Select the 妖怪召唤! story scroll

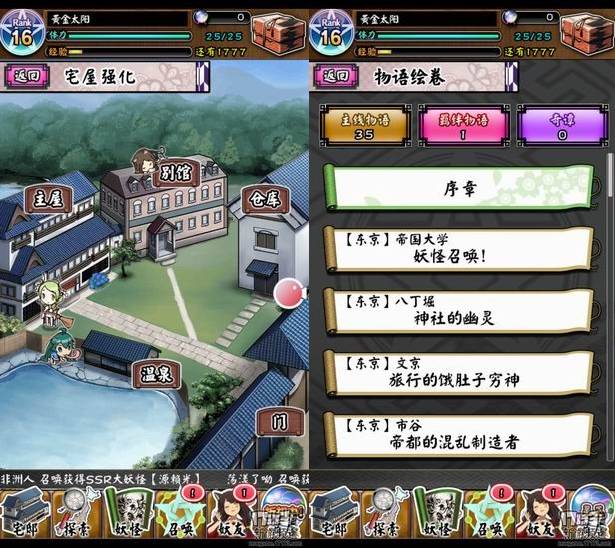click(461, 250)
